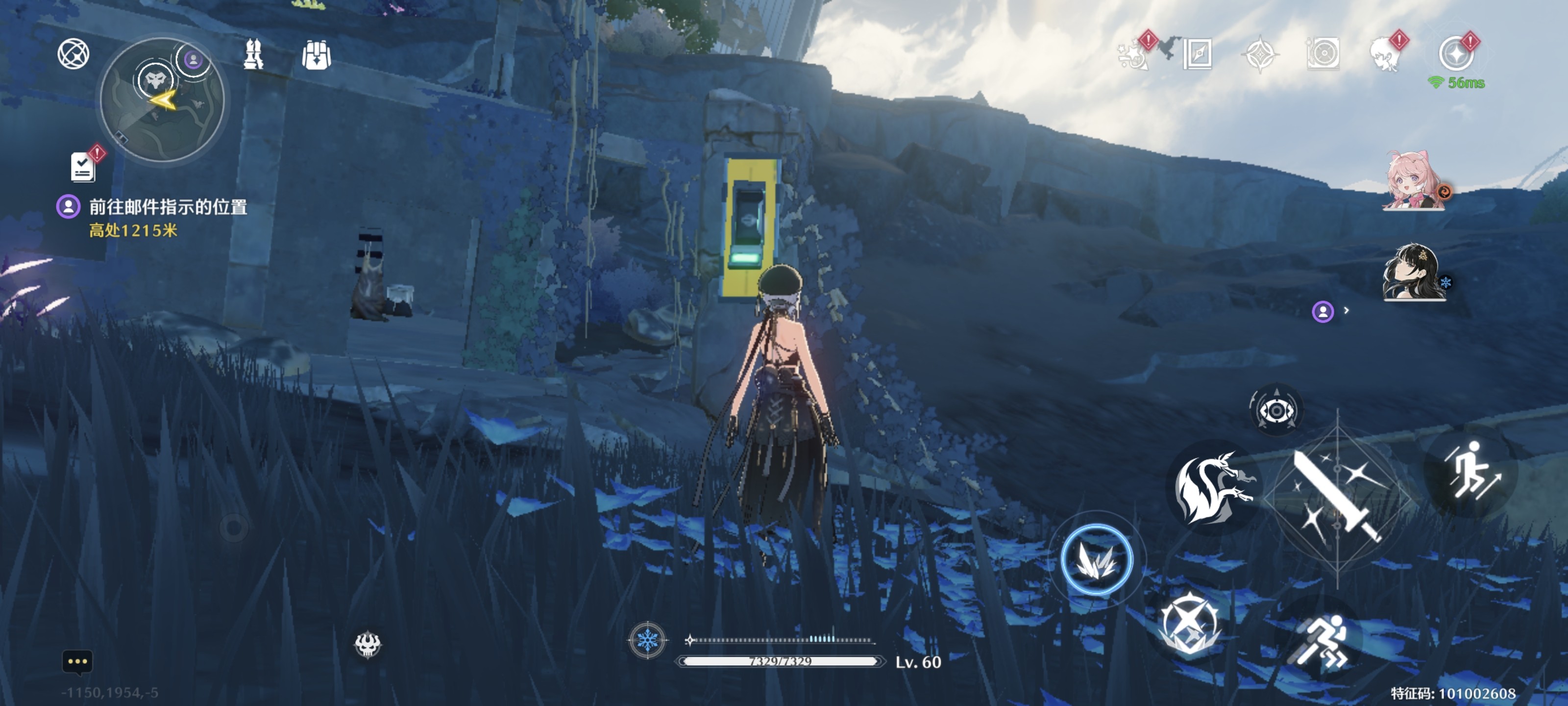
Task: Open the round star icon above ping
Action: point(1455,53)
